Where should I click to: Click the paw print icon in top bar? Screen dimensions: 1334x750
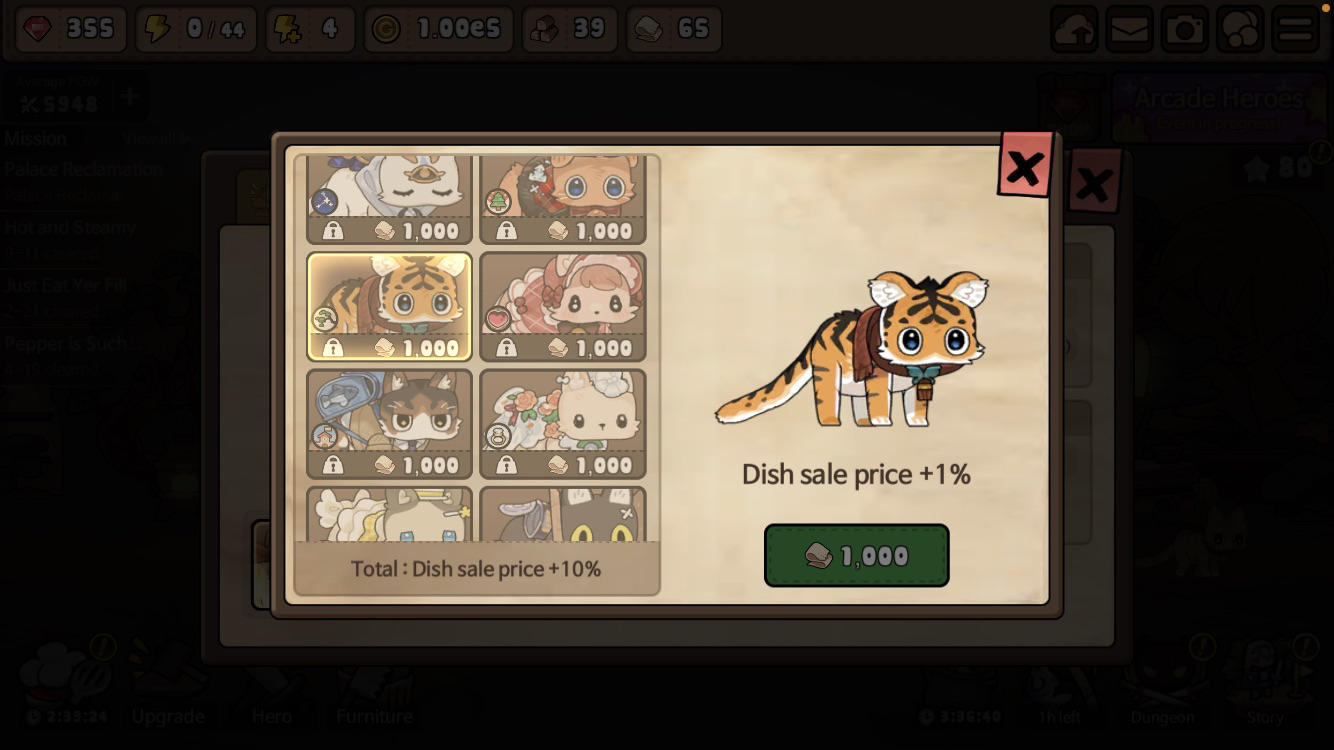(1240, 29)
